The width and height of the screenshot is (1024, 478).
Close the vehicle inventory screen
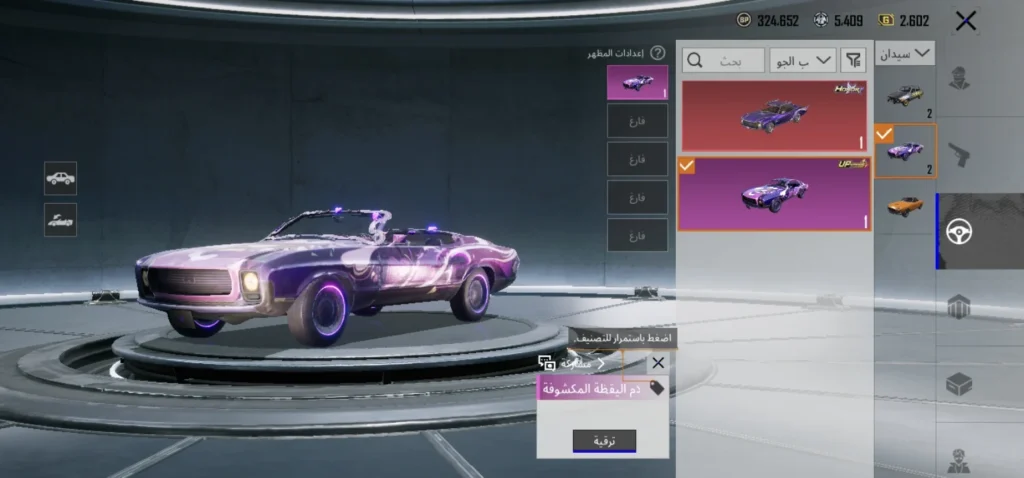pyautogui.click(x=965, y=21)
